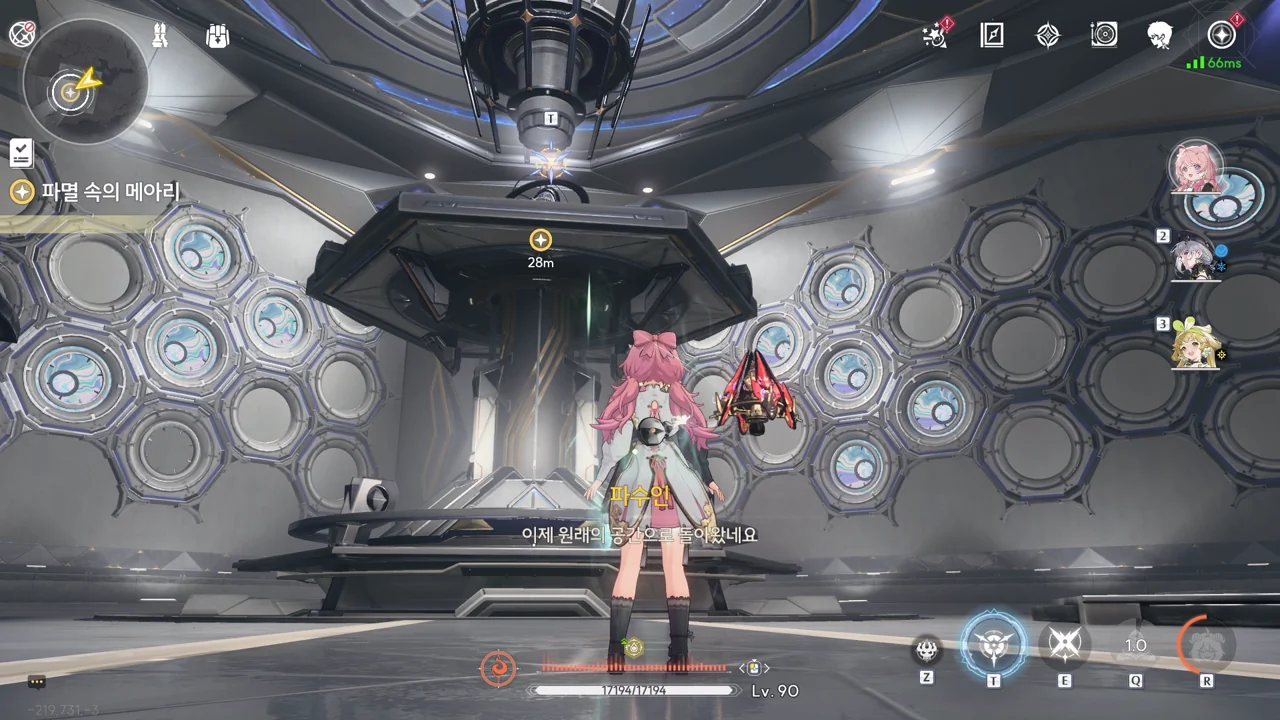Open the record turntable icon
This screenshot has height=720, width=1280.
tap(1104, 35)
